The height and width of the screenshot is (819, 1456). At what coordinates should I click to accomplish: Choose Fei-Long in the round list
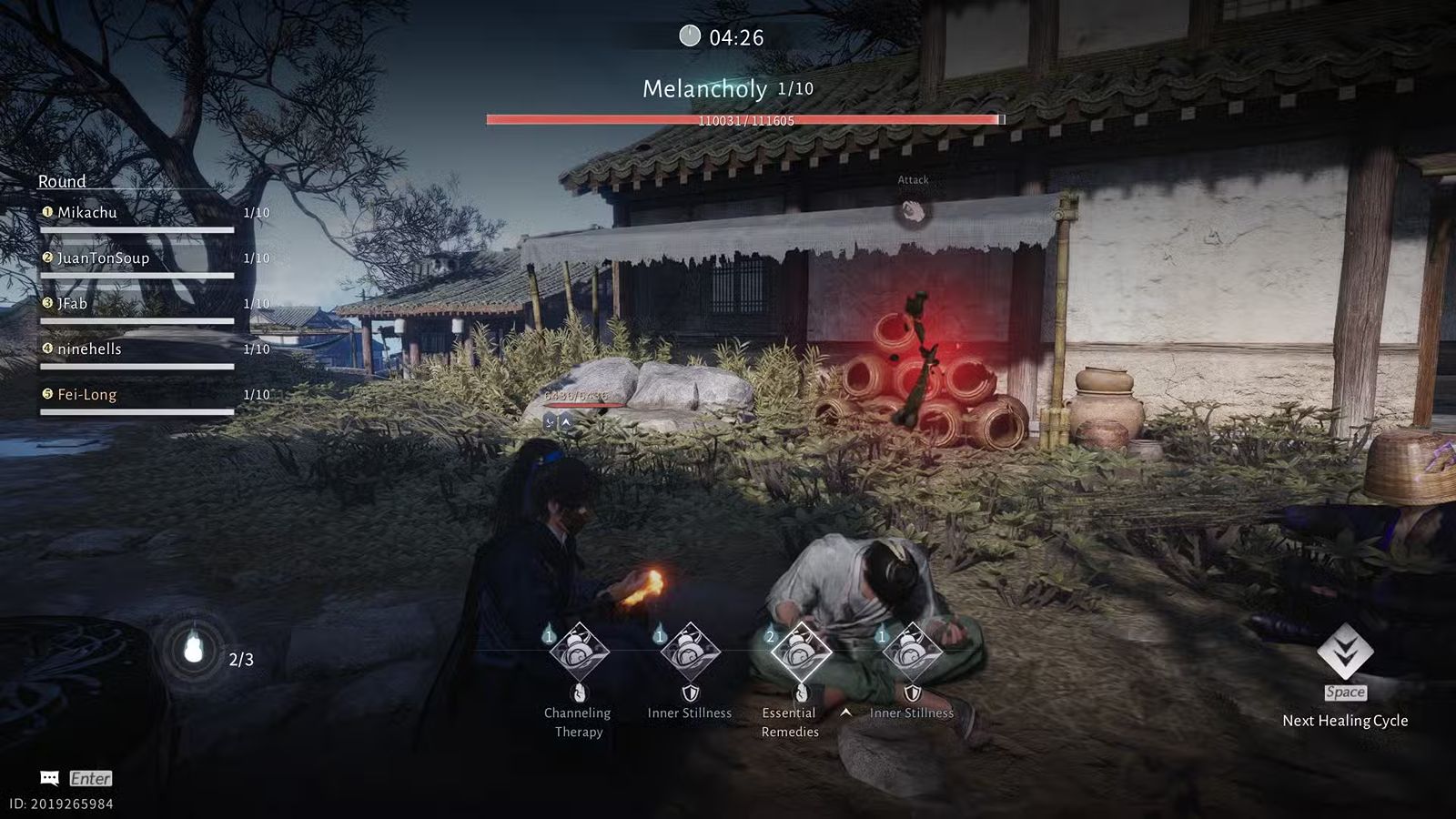pyautogui.click(x=87, y=395)
